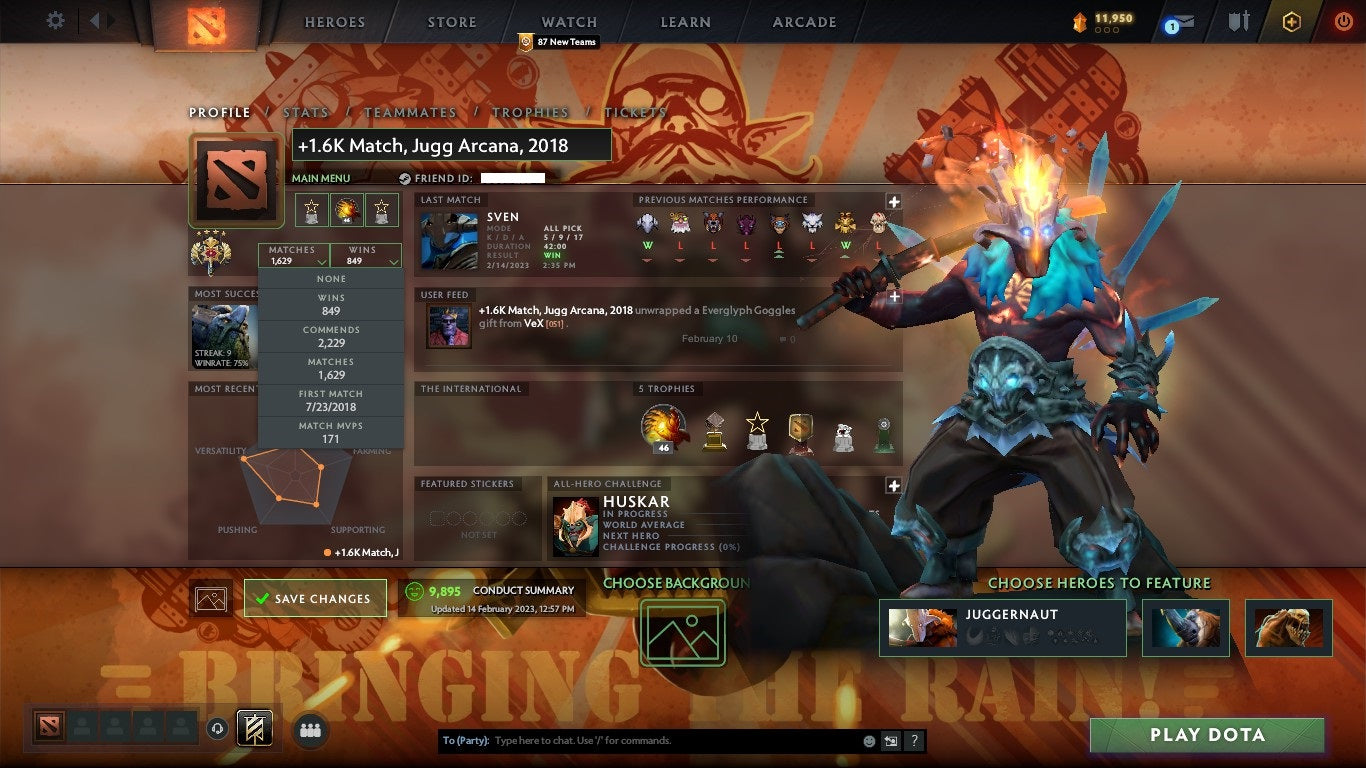This screenshot has height=768, width=1366.
Task: Click the Armory shield and sword icon
Action: (x=1238, y=21)
